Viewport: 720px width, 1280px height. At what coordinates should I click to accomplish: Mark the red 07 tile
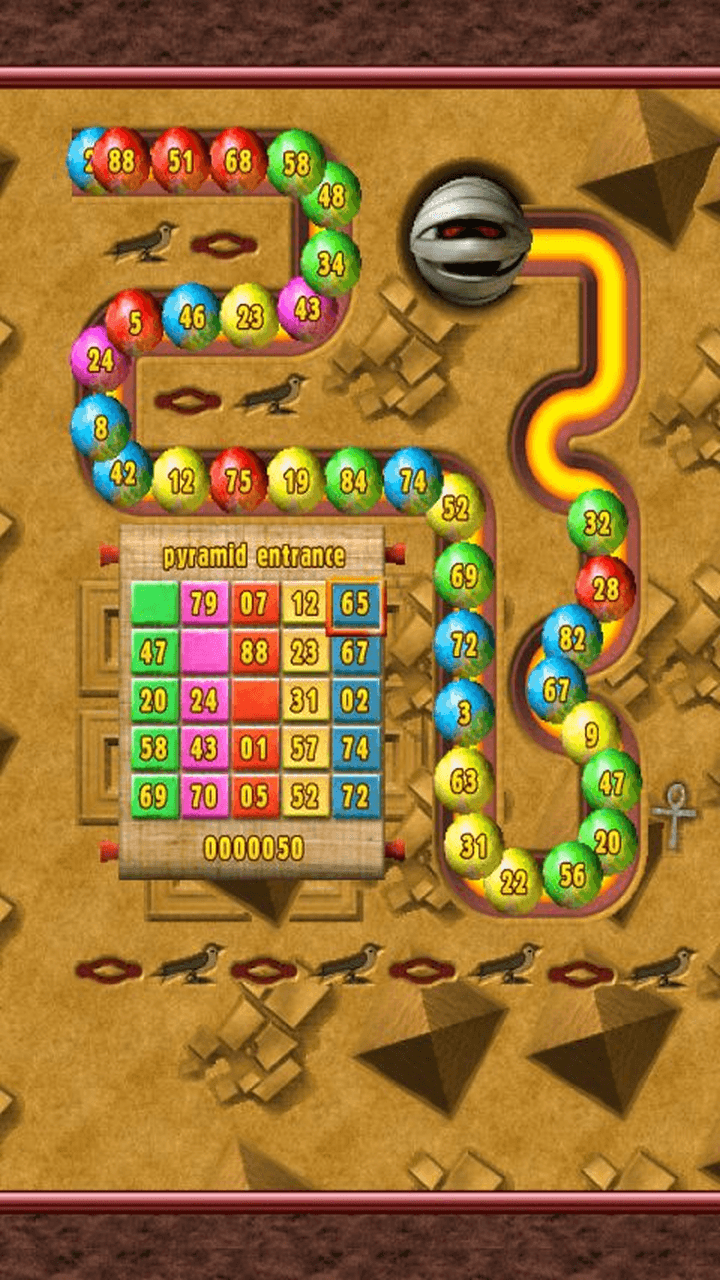point(255,604)
